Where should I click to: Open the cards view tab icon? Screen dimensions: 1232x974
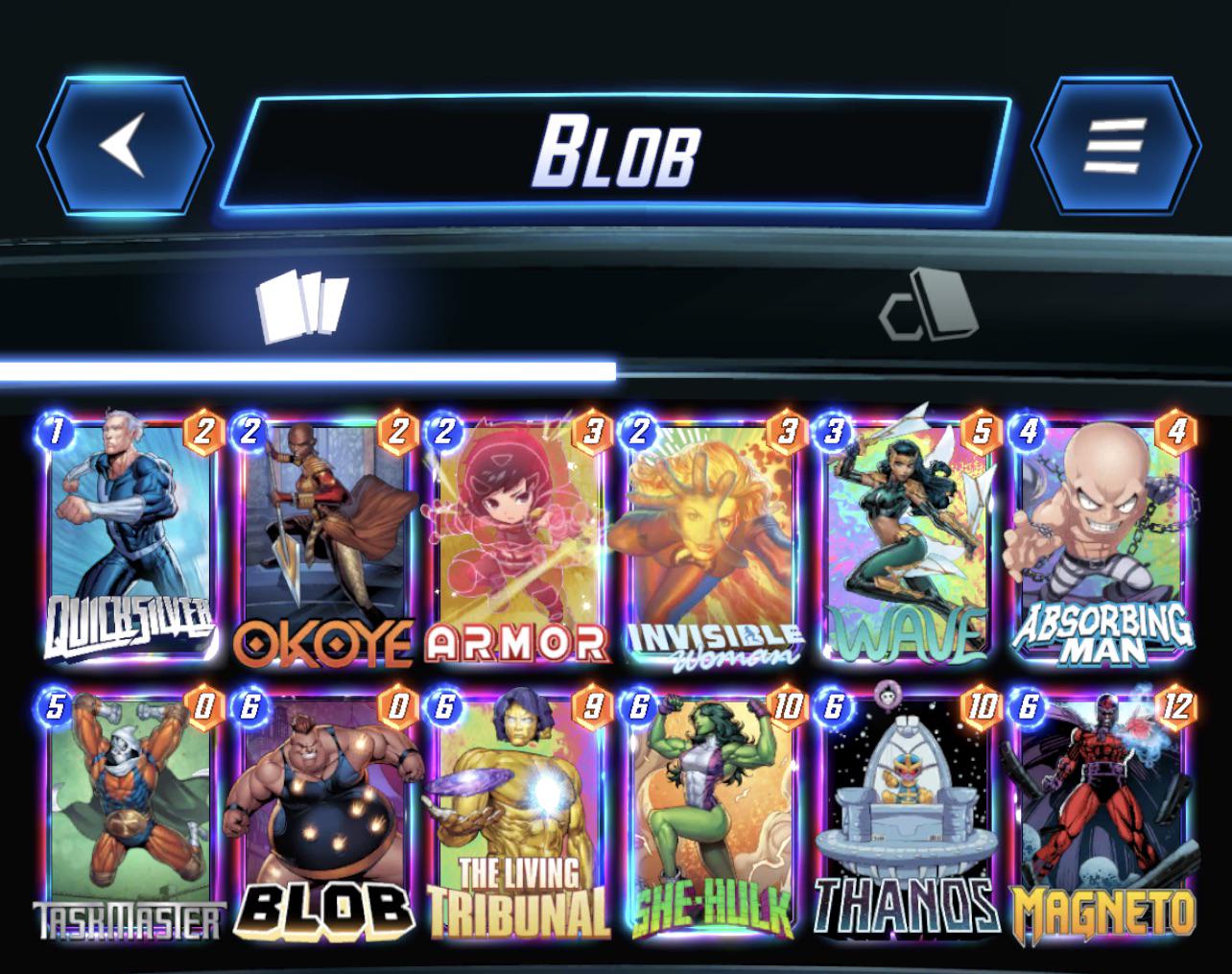302,307
